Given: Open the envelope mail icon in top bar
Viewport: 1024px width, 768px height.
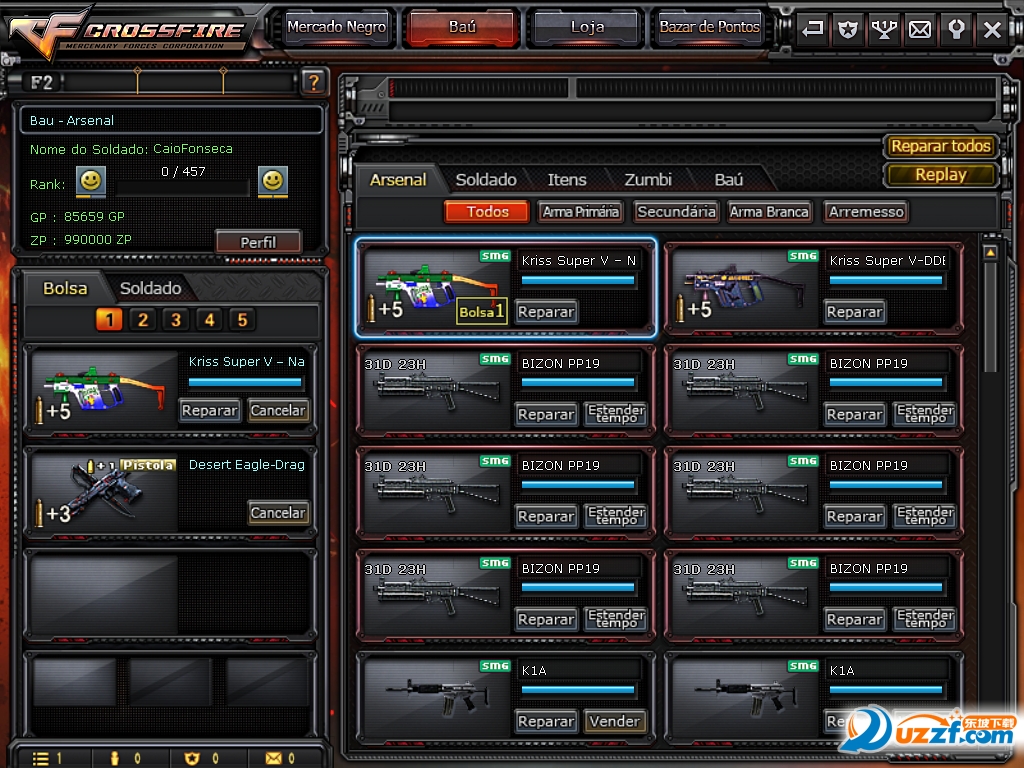Looking at the screenshot, I should [920, 29].
